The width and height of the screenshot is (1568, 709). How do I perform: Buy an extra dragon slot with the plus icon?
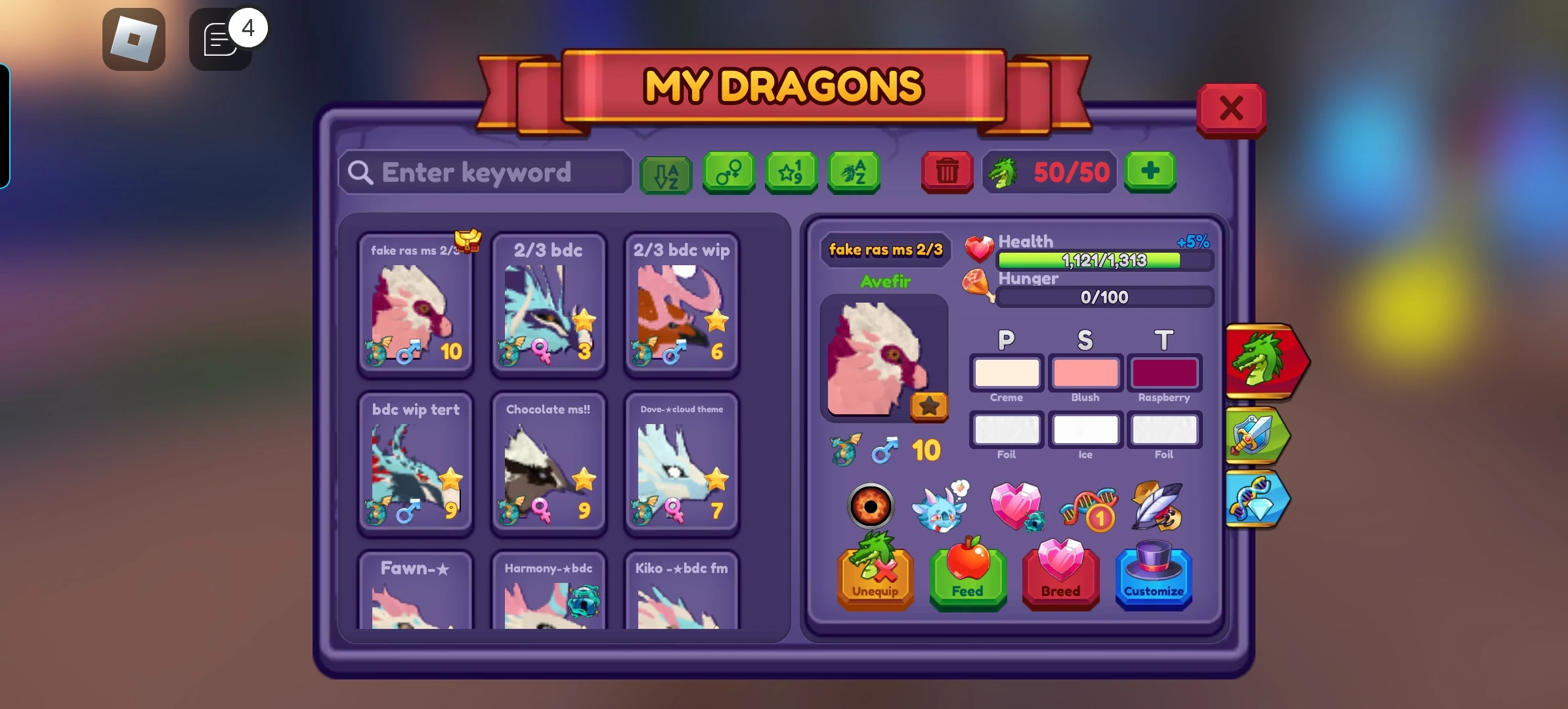coord(1150,172)
